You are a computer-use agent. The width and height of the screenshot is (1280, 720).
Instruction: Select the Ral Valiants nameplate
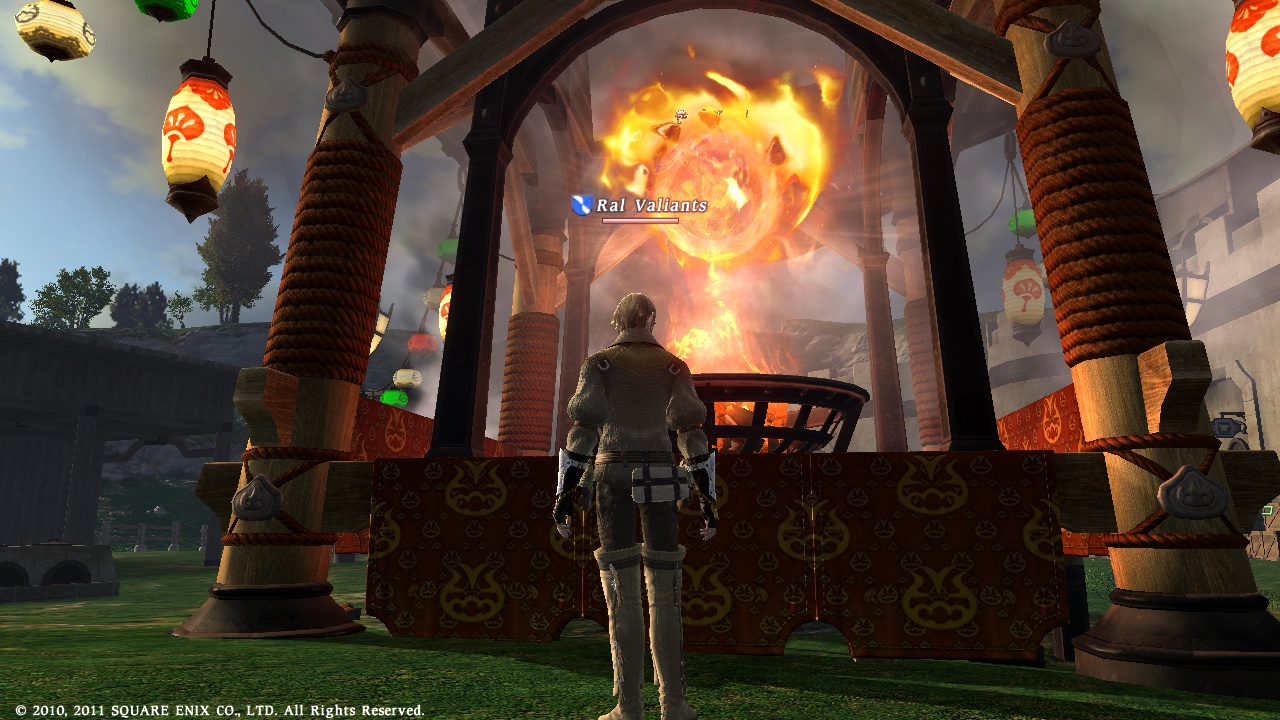coord(650,205)
